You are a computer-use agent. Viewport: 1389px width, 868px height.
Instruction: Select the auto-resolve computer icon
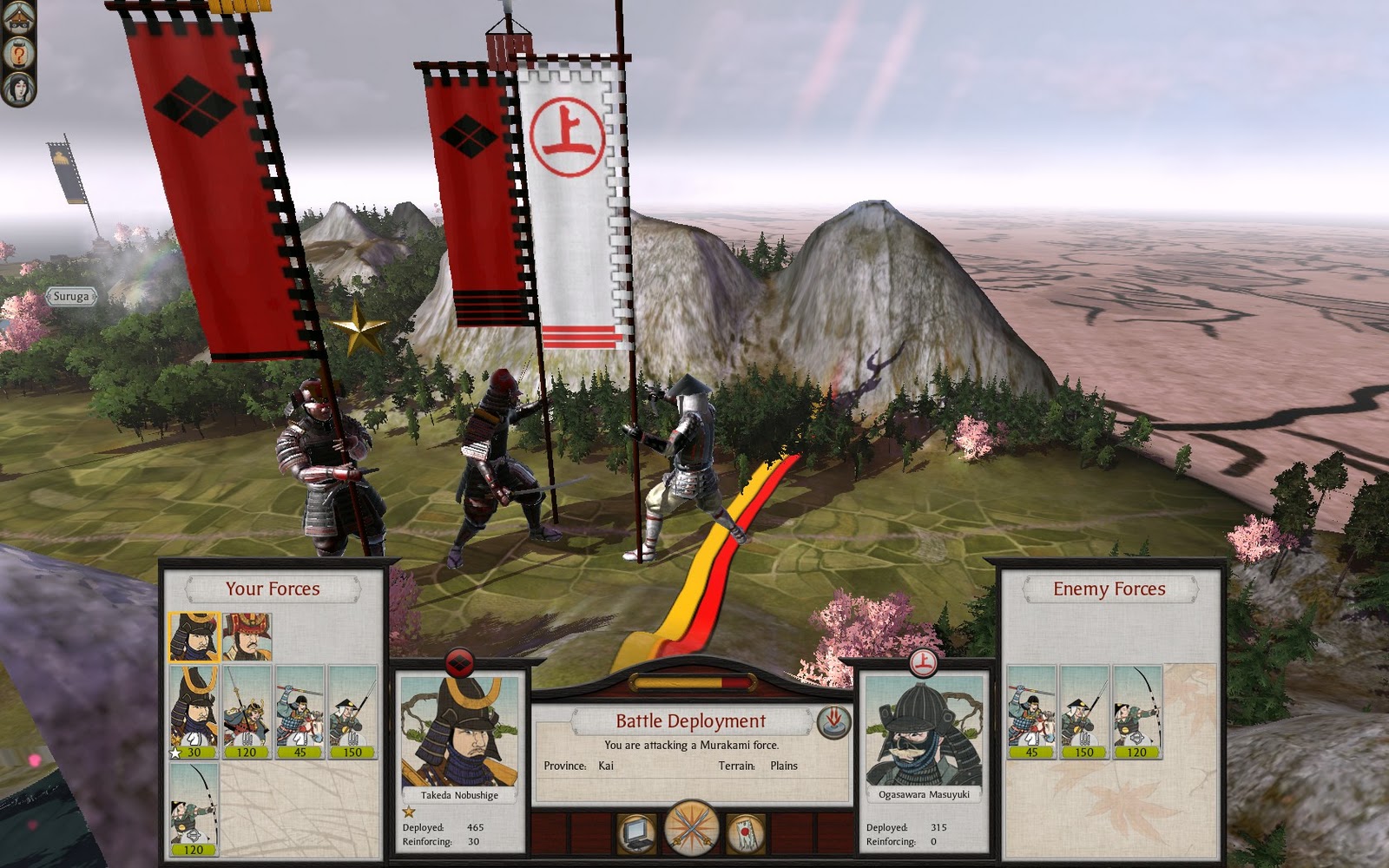tap(636, 831)
